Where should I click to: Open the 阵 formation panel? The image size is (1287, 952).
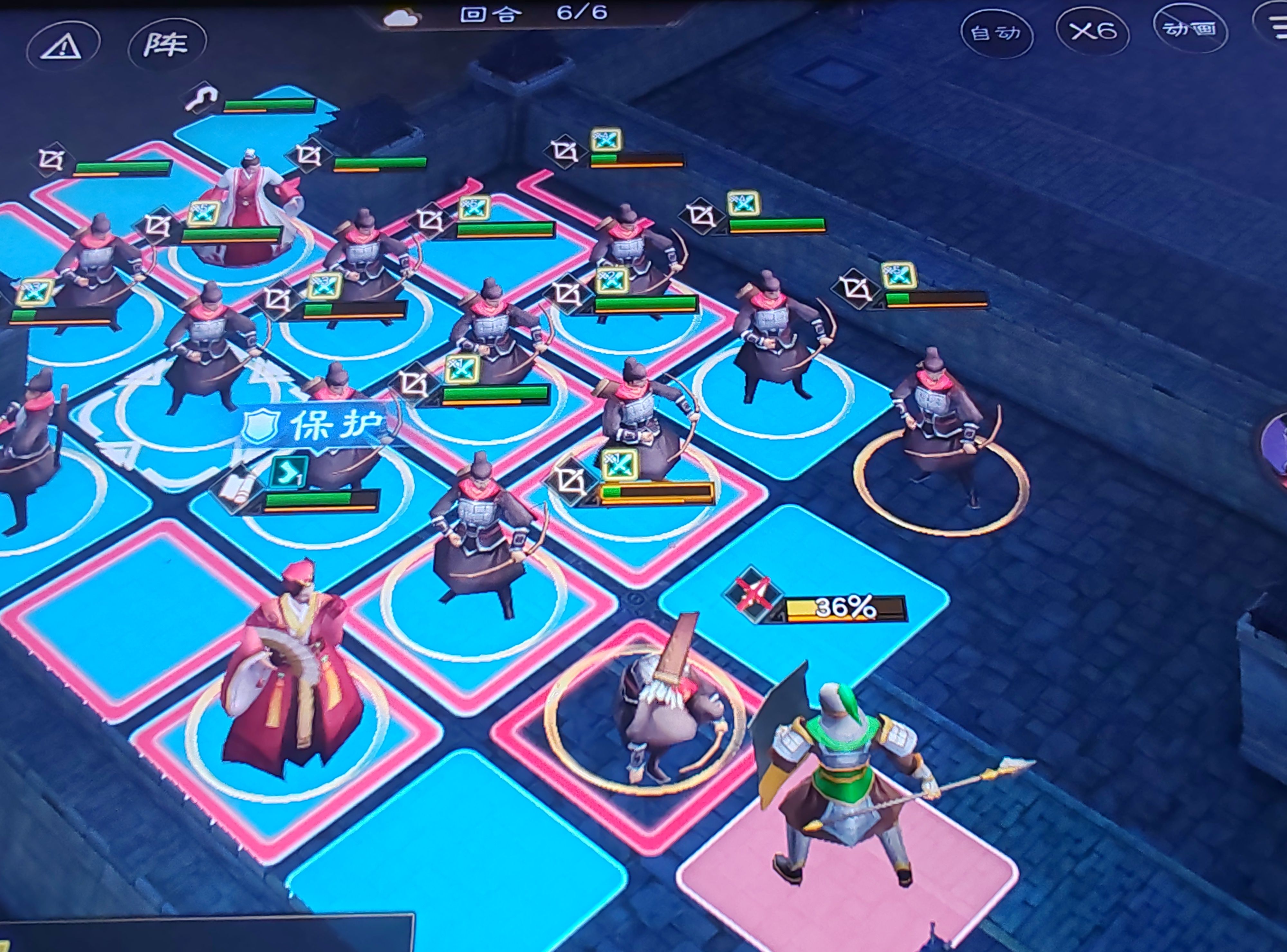pos(167,44)
